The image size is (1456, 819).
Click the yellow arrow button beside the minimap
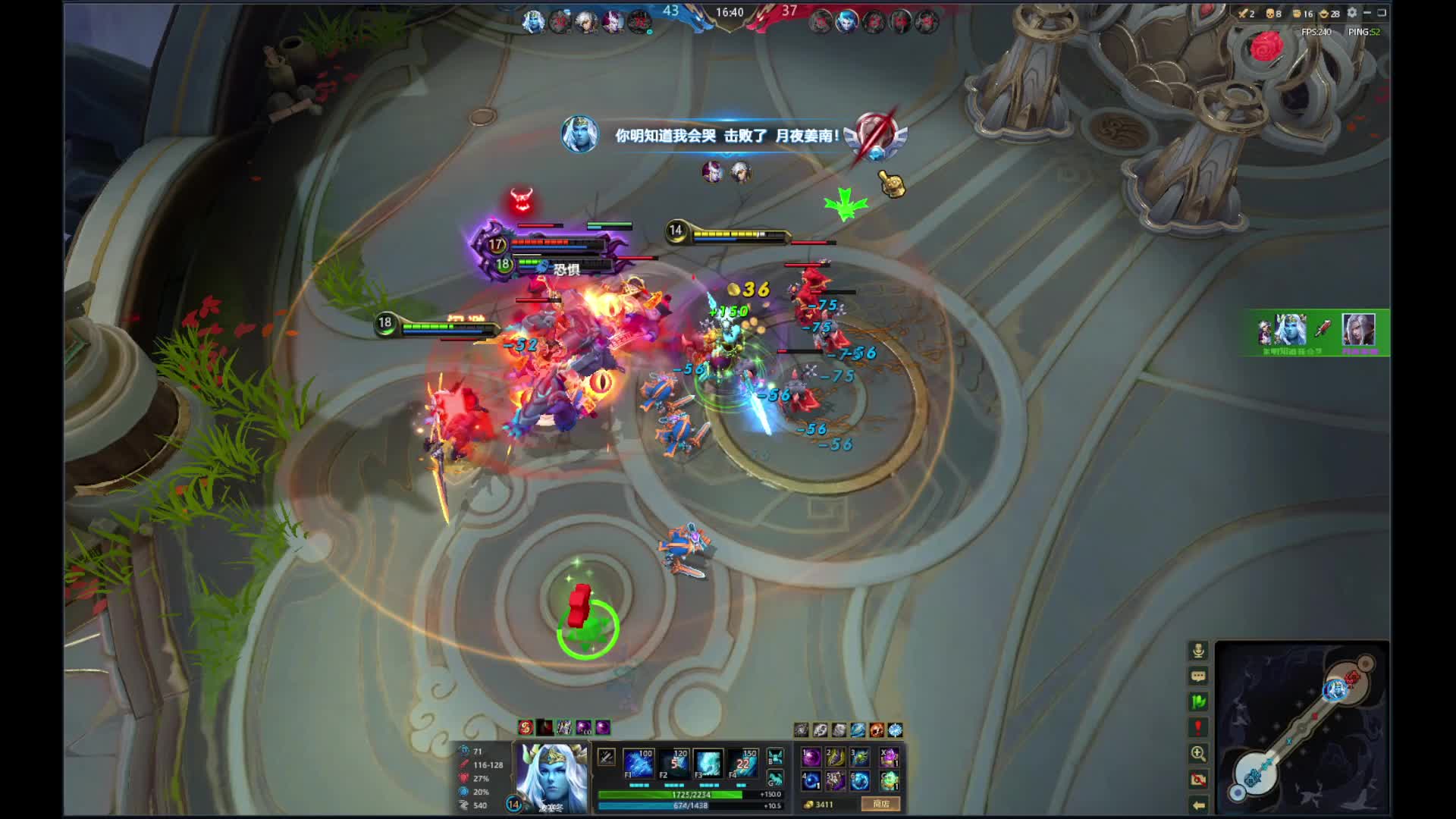coord(1198,805)
